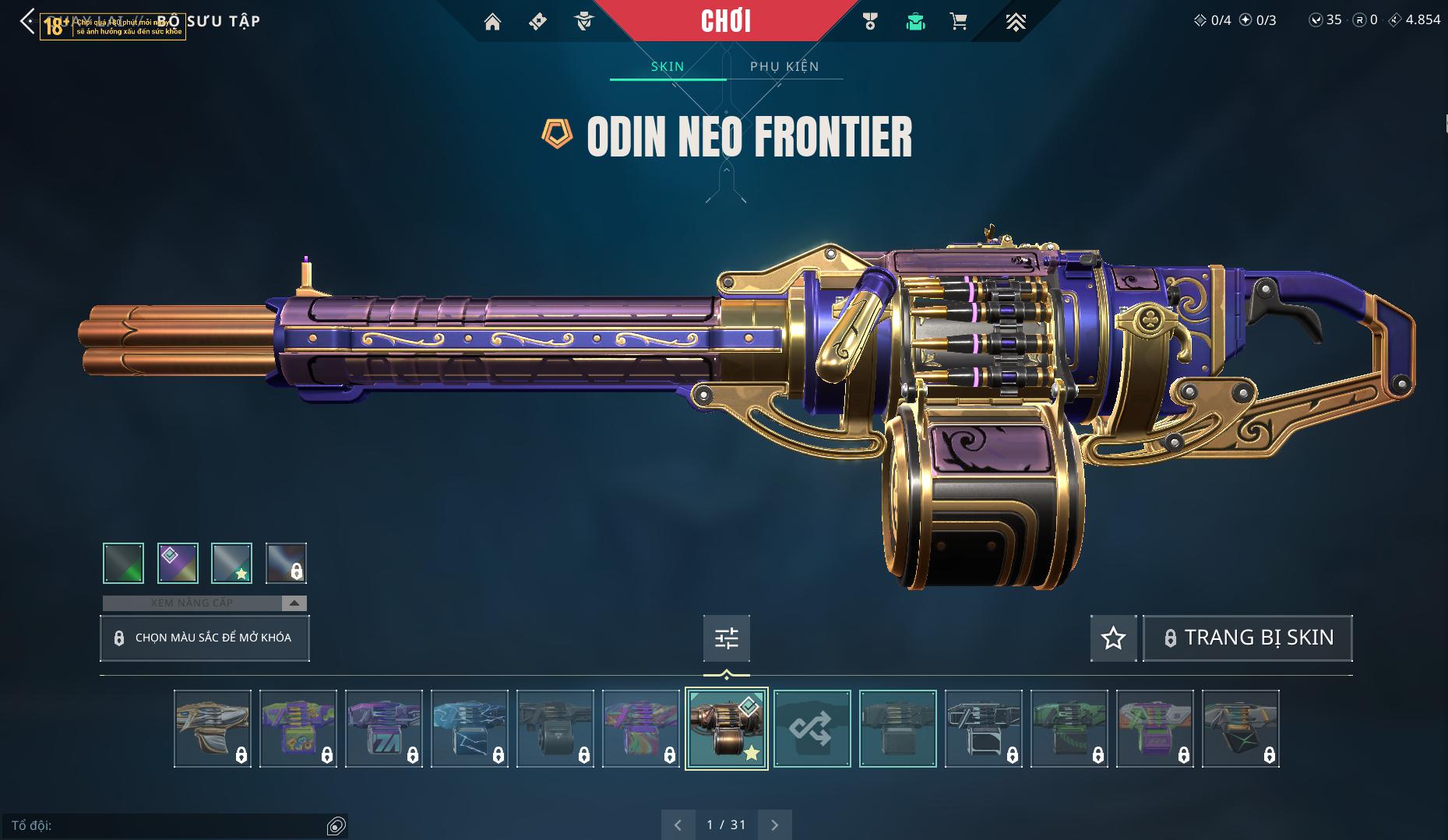Mark this skin as favorite with star

1113,638
